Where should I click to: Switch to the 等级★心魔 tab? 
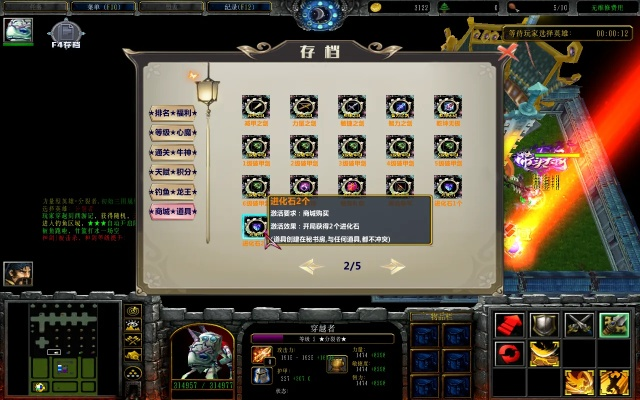[x=171, y=132]
